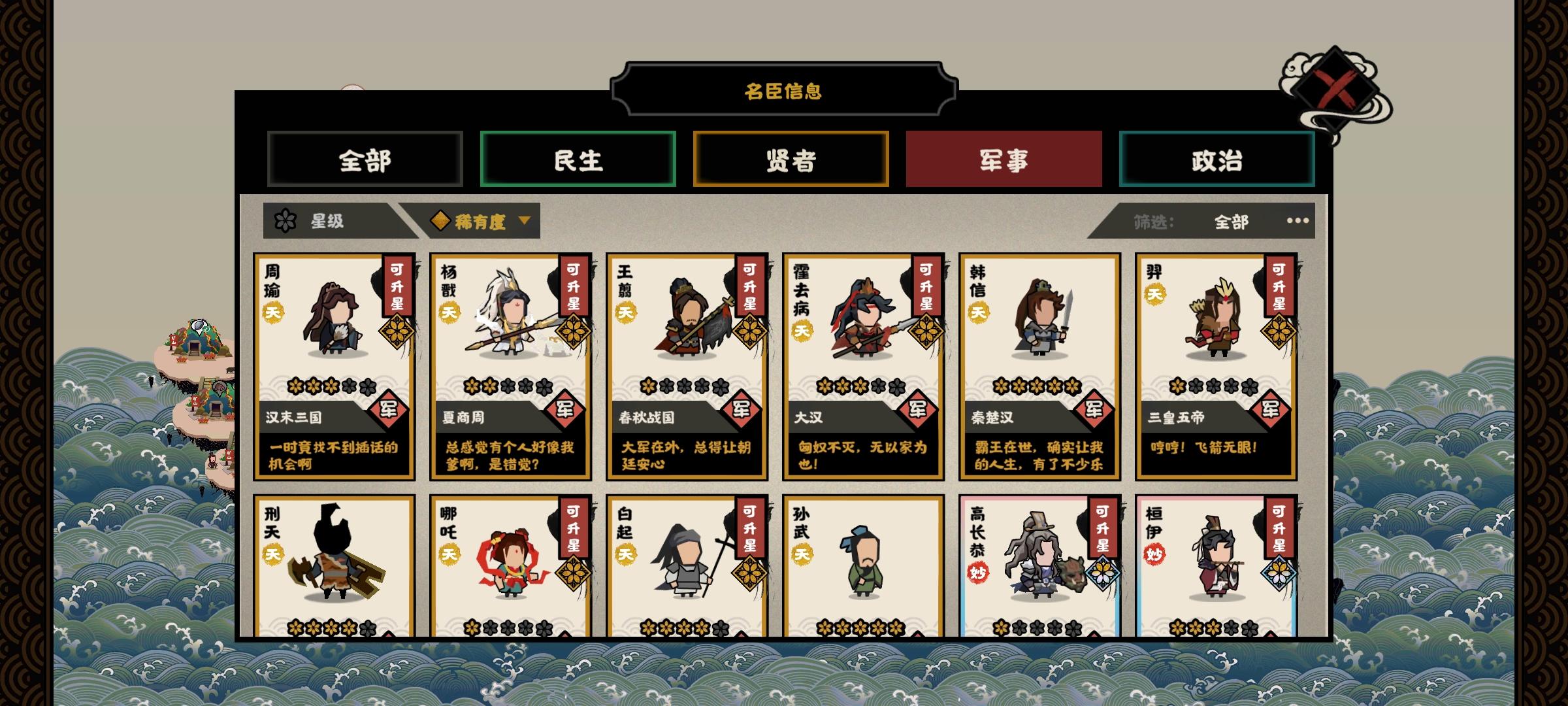The height and width of the screenshot is (706, 1568).
Task: Toggle the 星级 sort option
Action: pyautogui.click(x=327, y=222)
